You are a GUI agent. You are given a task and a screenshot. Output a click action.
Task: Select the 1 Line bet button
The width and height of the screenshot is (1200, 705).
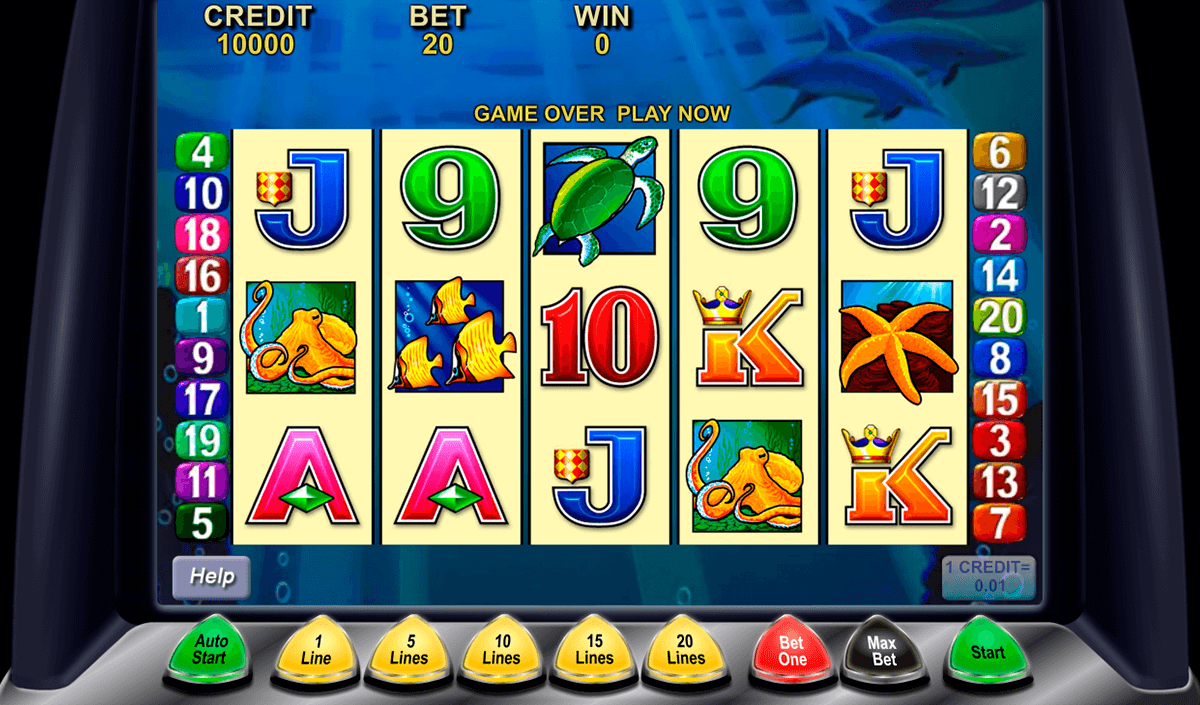pyautogui.click(x=316, y=651)
